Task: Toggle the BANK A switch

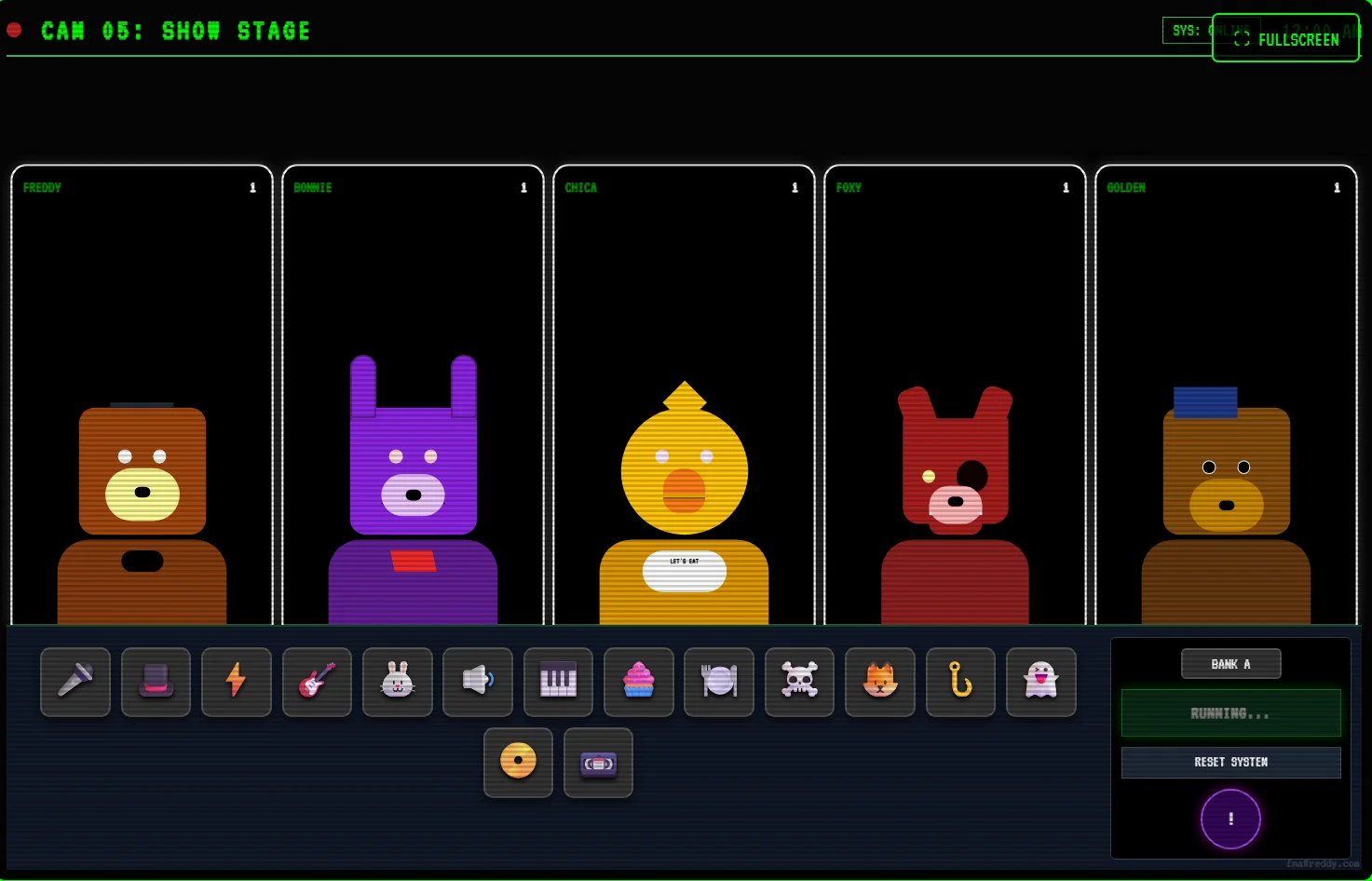Action: pos(1230,663)
